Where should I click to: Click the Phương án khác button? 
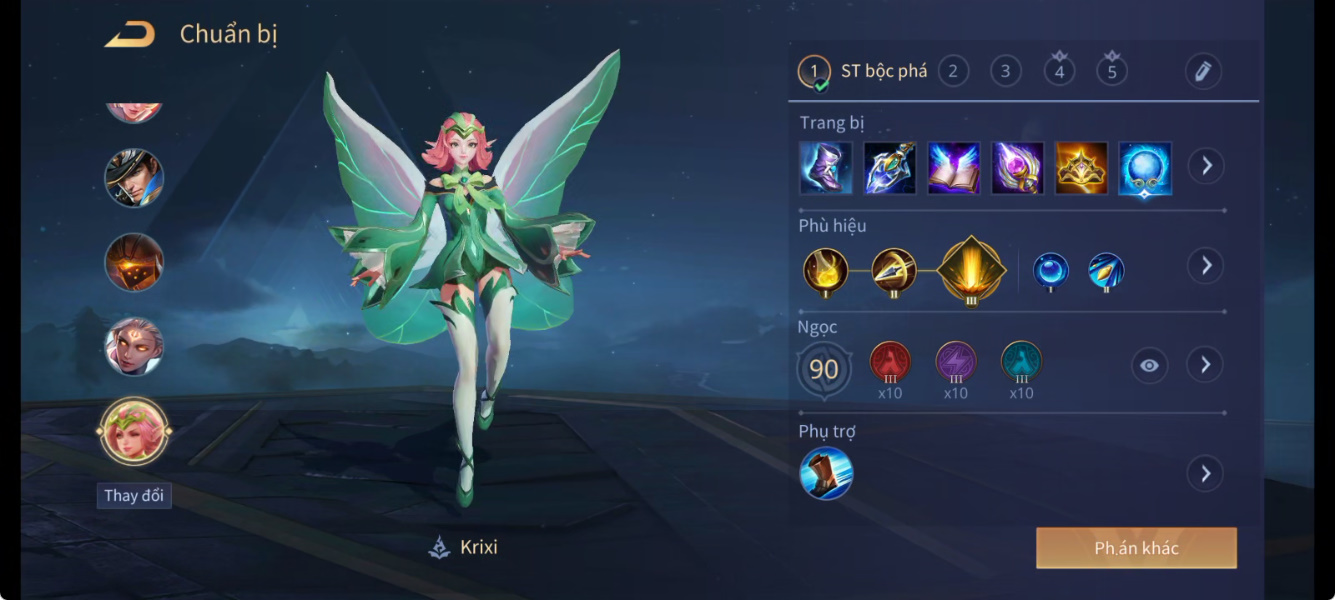tap(1136, 548)
